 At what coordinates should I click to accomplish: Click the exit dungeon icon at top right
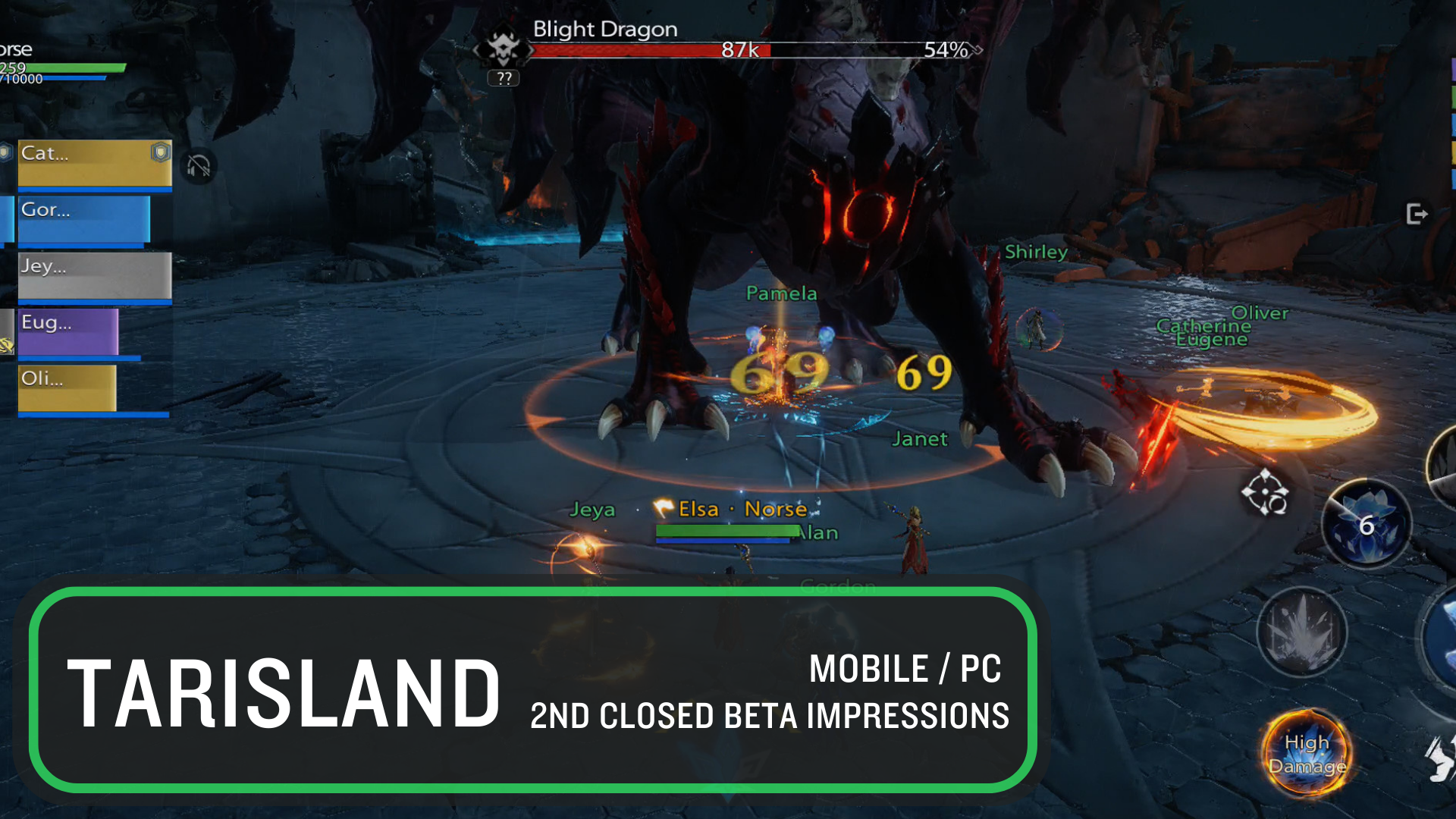1417,215
